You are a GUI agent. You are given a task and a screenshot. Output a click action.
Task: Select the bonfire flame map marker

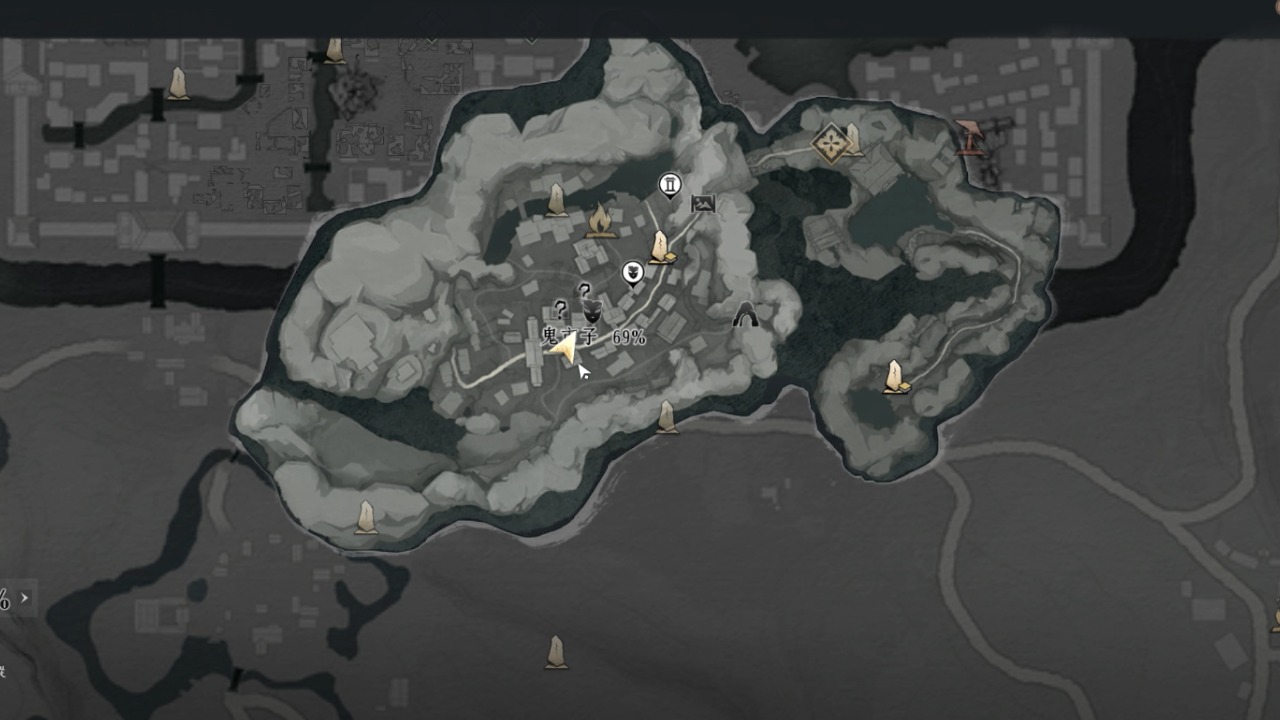[599, 220]
